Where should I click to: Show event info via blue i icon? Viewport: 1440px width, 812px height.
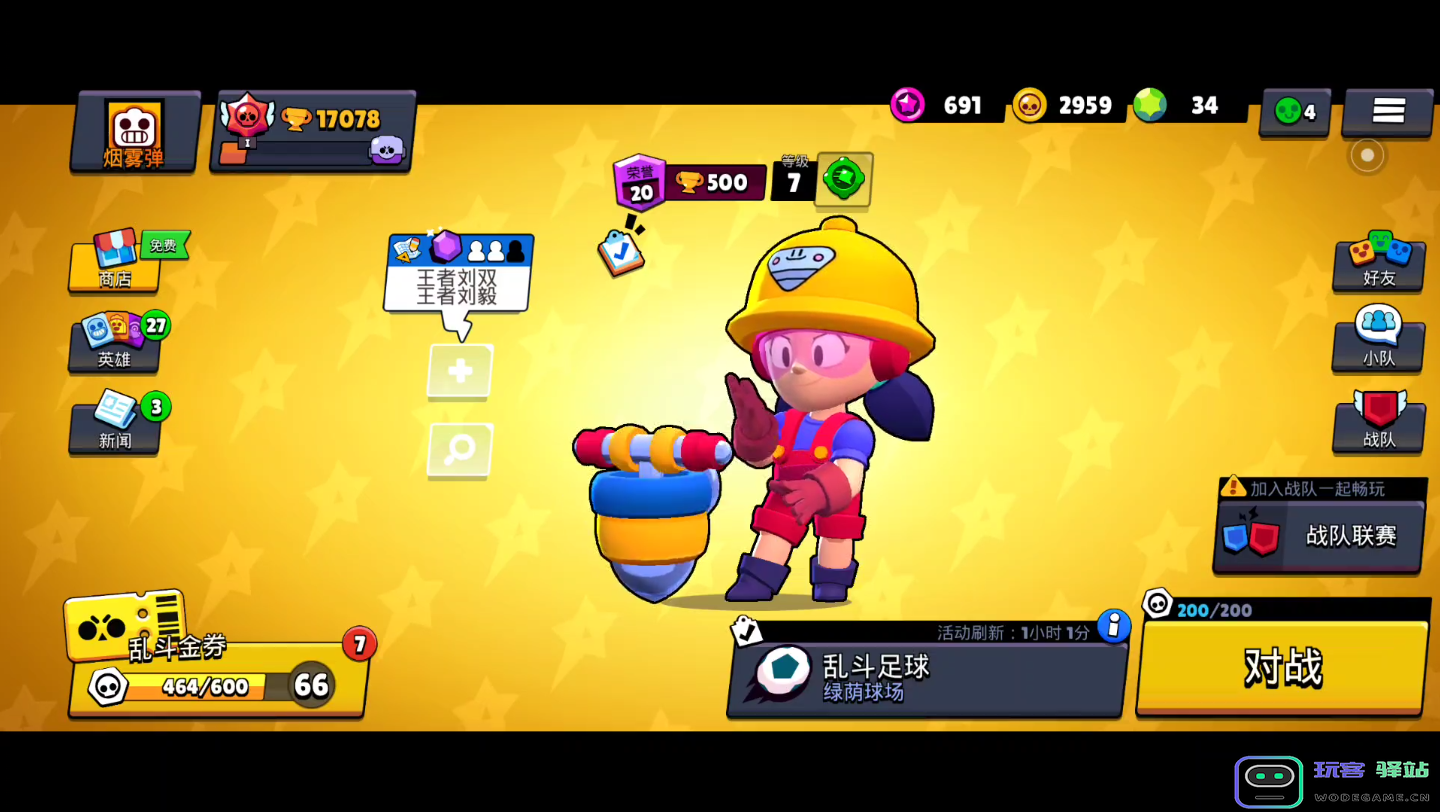(x=1113, y=627)
